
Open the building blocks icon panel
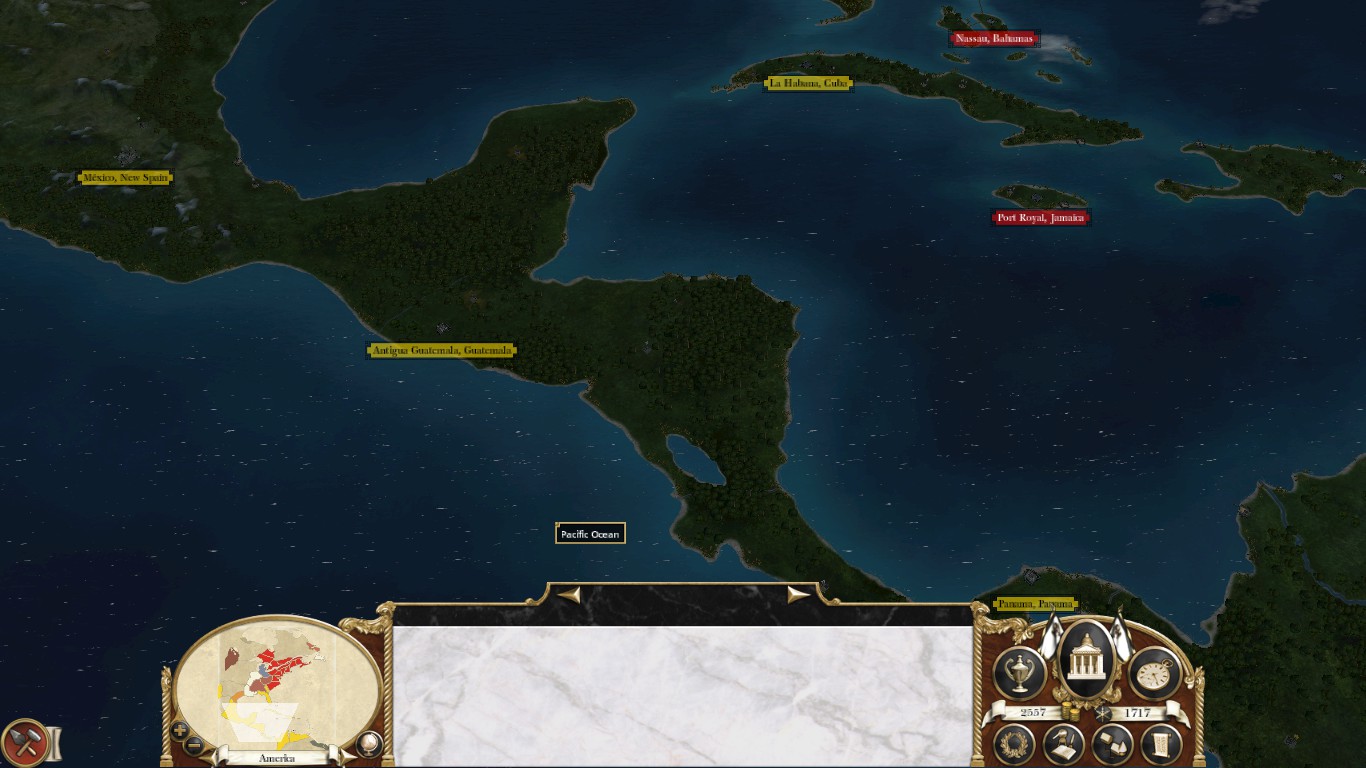click(1111, 744)
